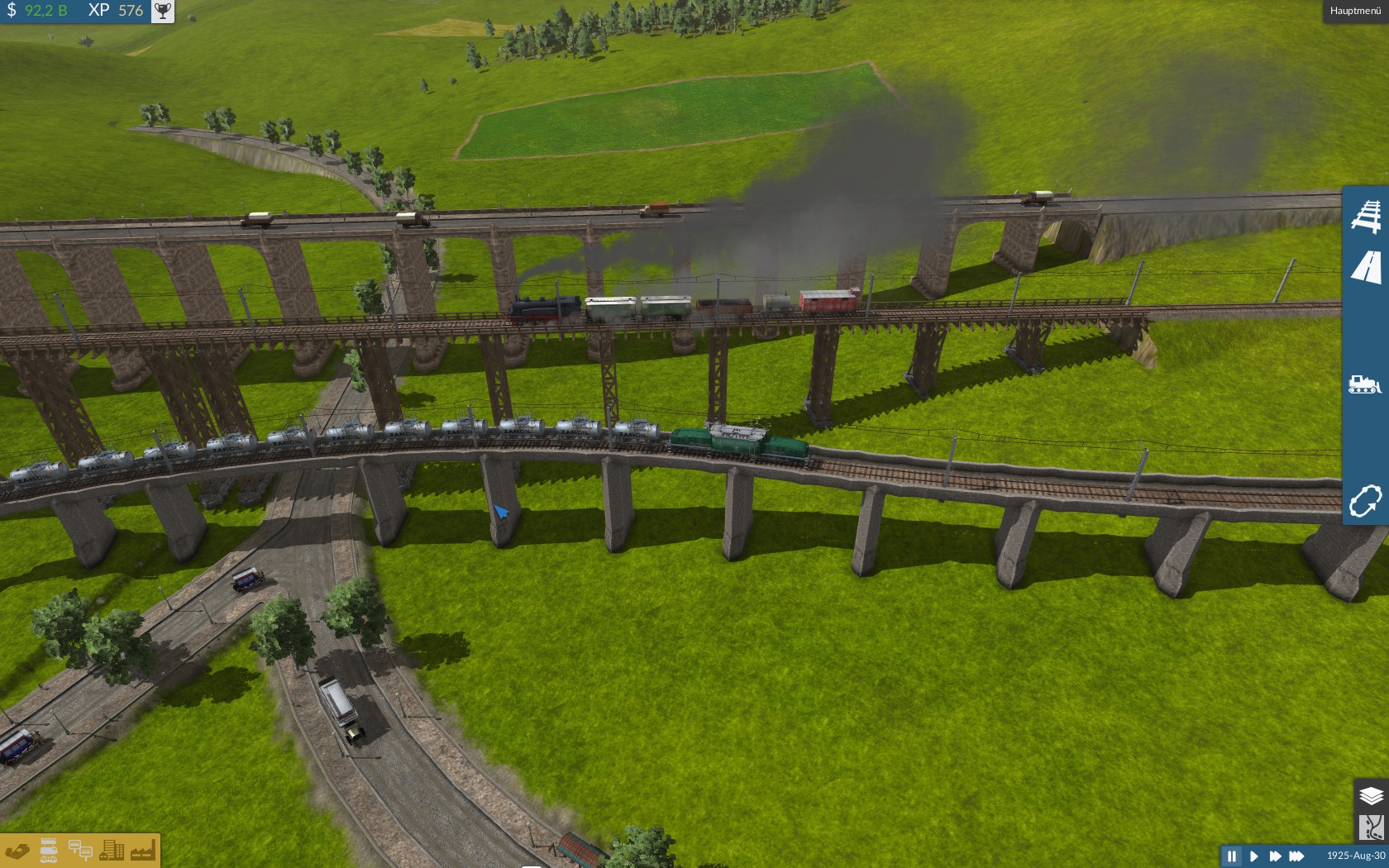Open the trophy achievements panel
The height and width of the screenshot is (868, 1389).
(163, 11)
